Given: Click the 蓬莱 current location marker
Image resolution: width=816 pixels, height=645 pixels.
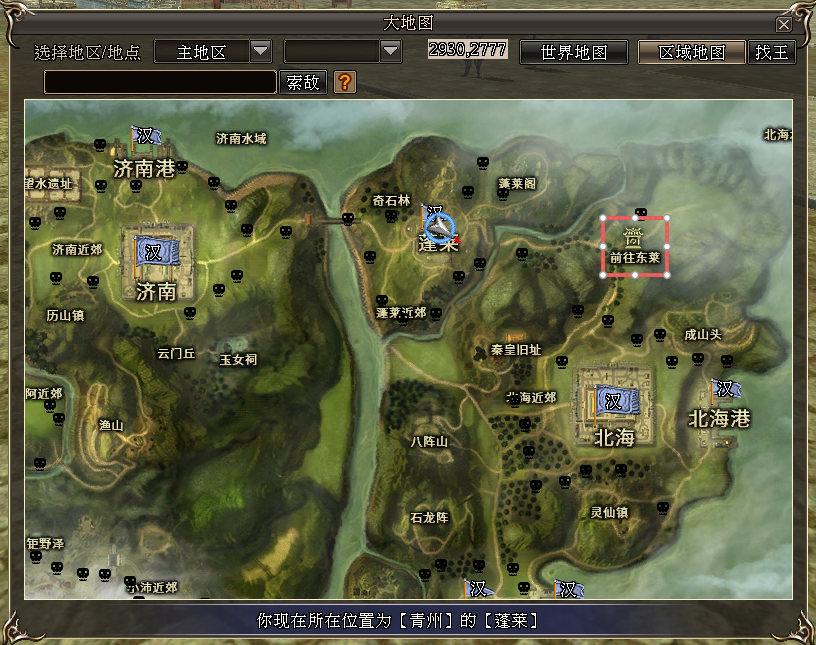Looking at the screenshot, I should 438,226.
